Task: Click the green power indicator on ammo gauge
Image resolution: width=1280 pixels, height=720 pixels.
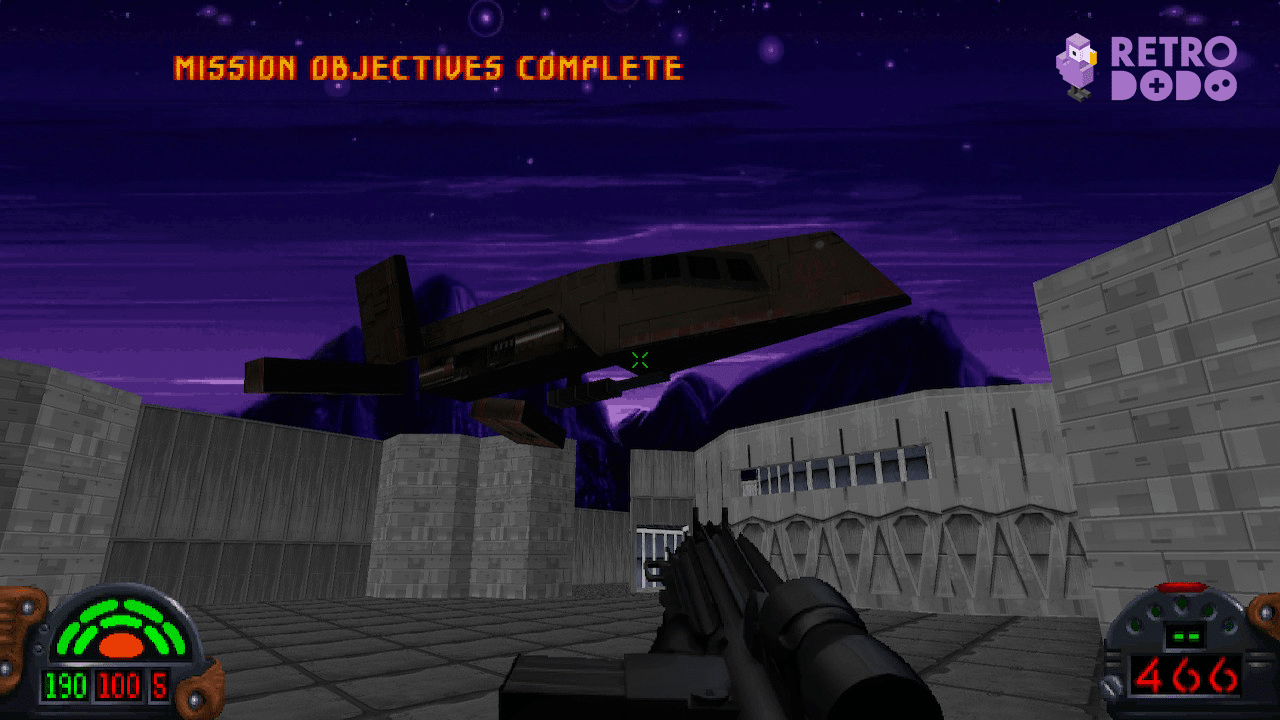Action: [1186, 636]
